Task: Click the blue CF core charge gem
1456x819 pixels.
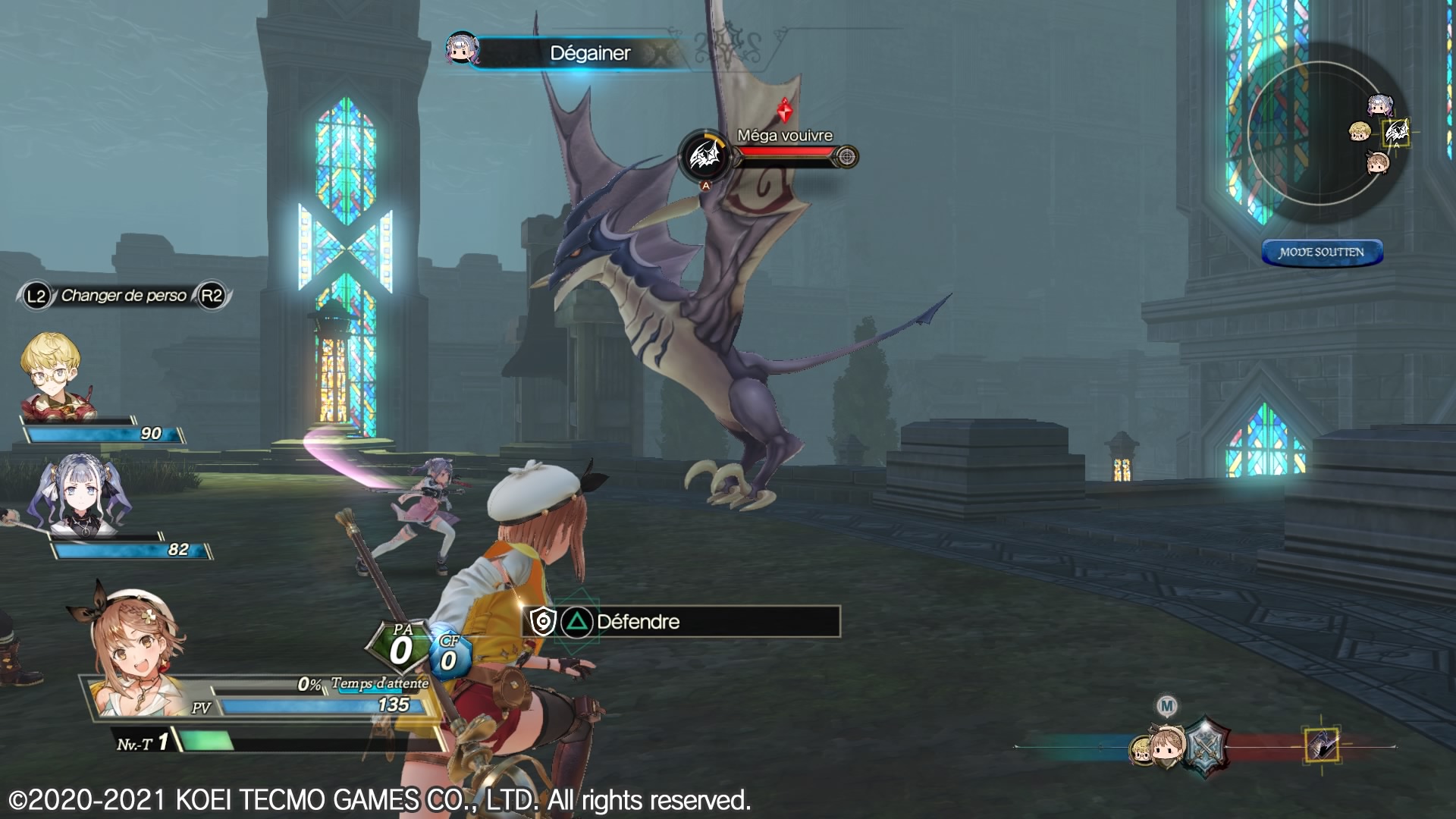Action: click(x=449, y=654)
